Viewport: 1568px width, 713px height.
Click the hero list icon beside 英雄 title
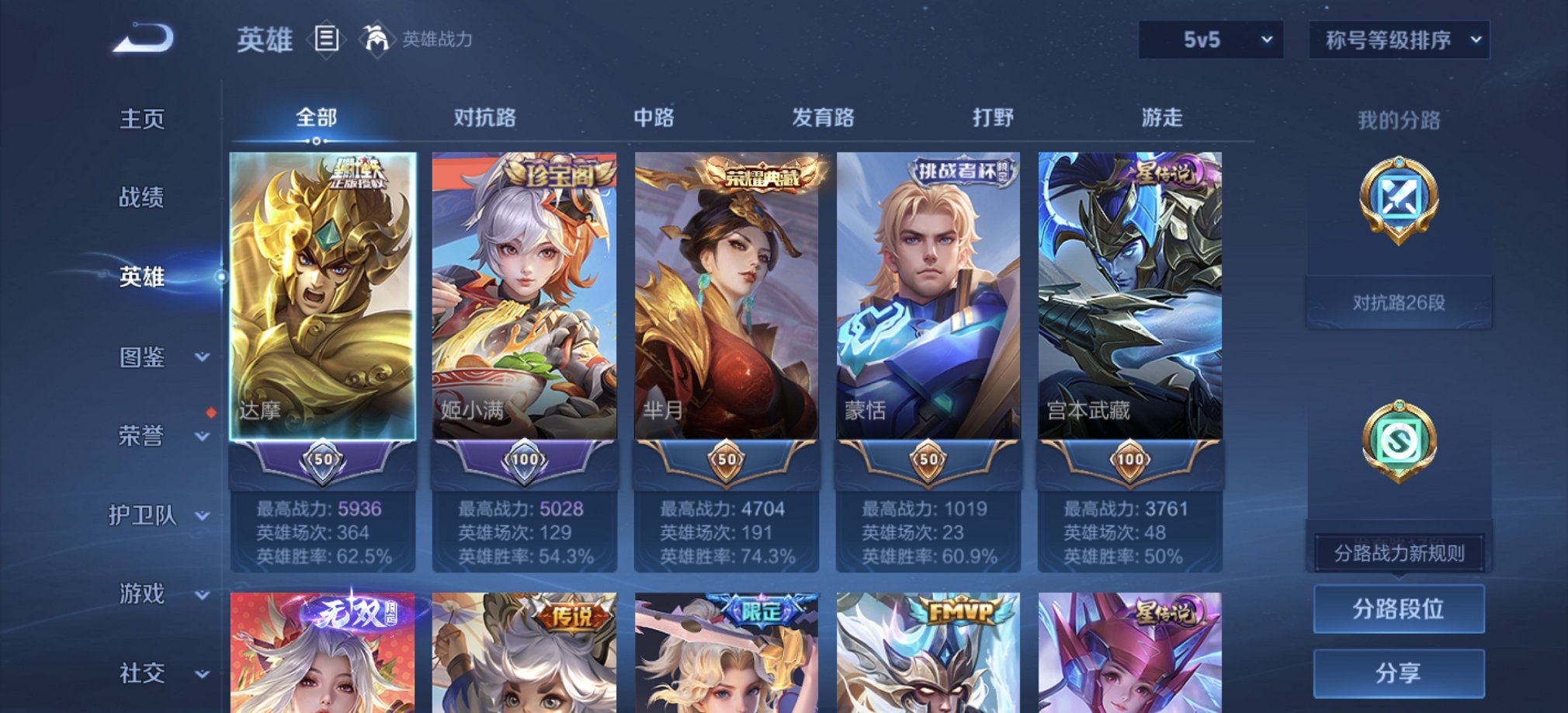click(x=326, y=40)
